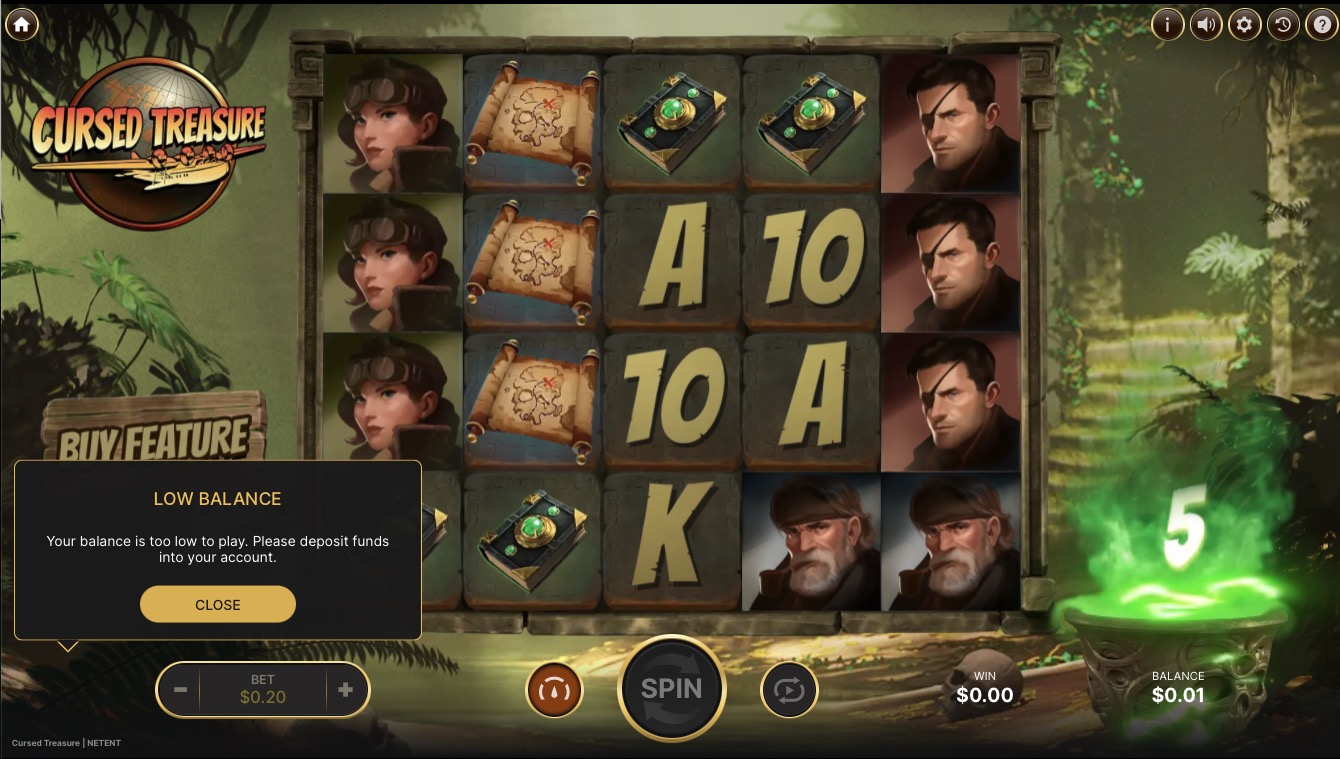Open the quick spin speed option
Viewport: 1340px width, 759px height.
[x=554, y=690]
